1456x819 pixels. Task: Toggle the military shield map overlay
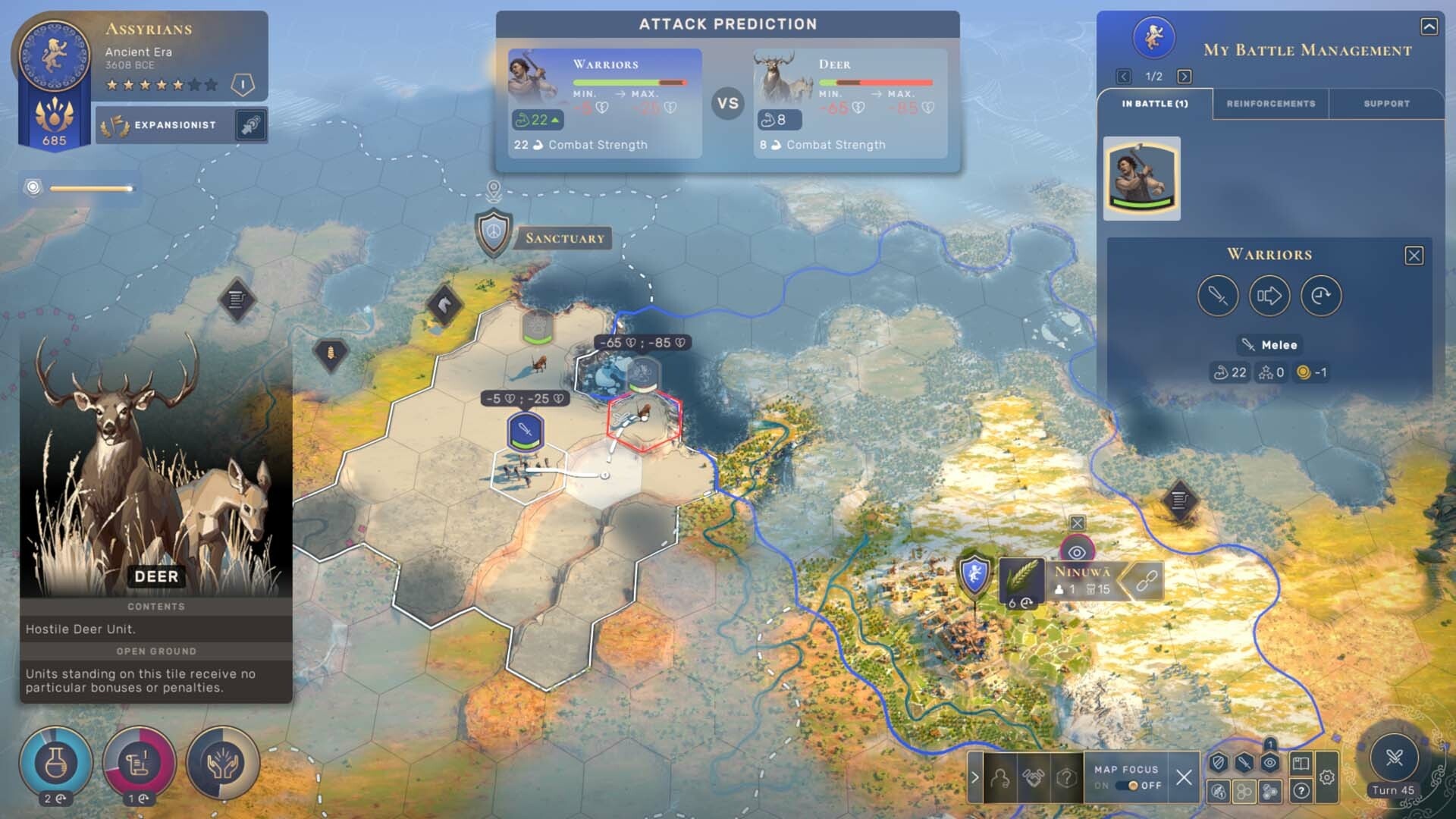pos(1217,762)
